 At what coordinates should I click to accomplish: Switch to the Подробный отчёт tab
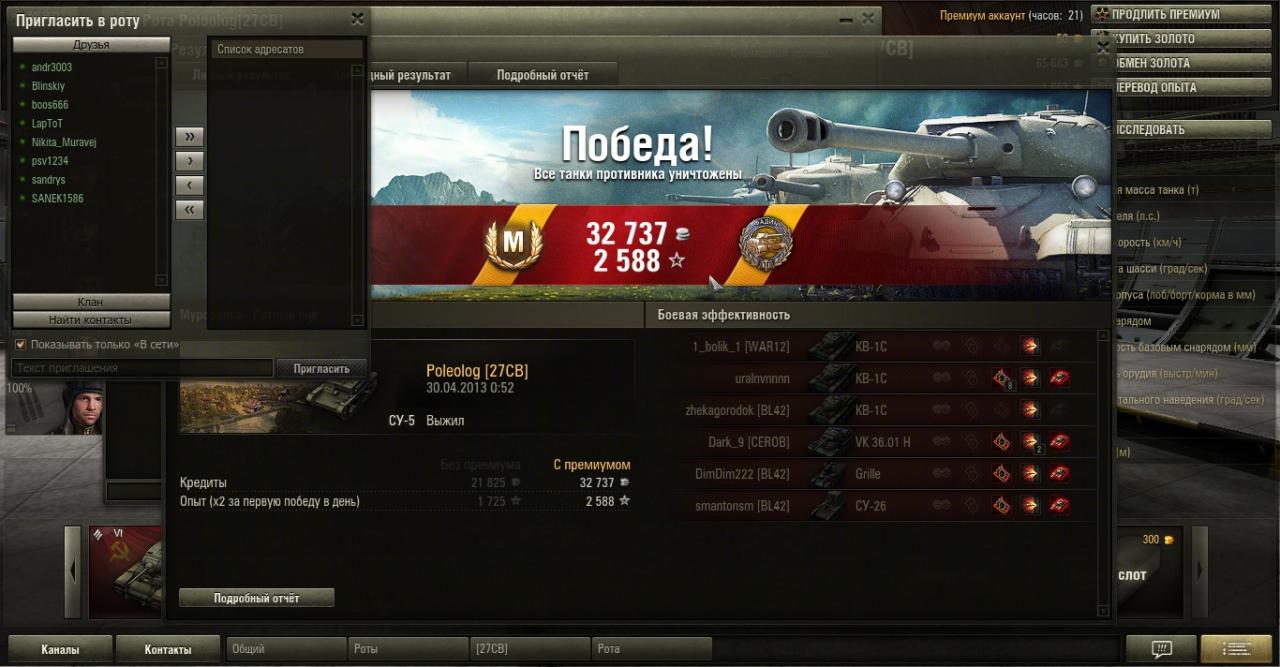tap(542, 75)
